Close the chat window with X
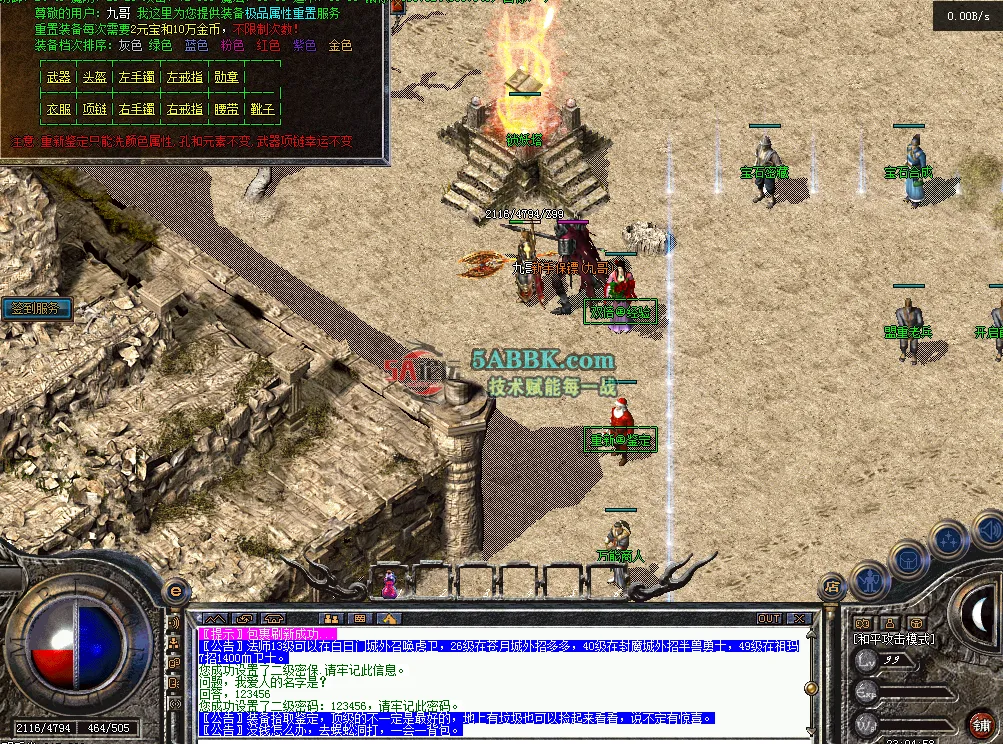 [798, 619]
